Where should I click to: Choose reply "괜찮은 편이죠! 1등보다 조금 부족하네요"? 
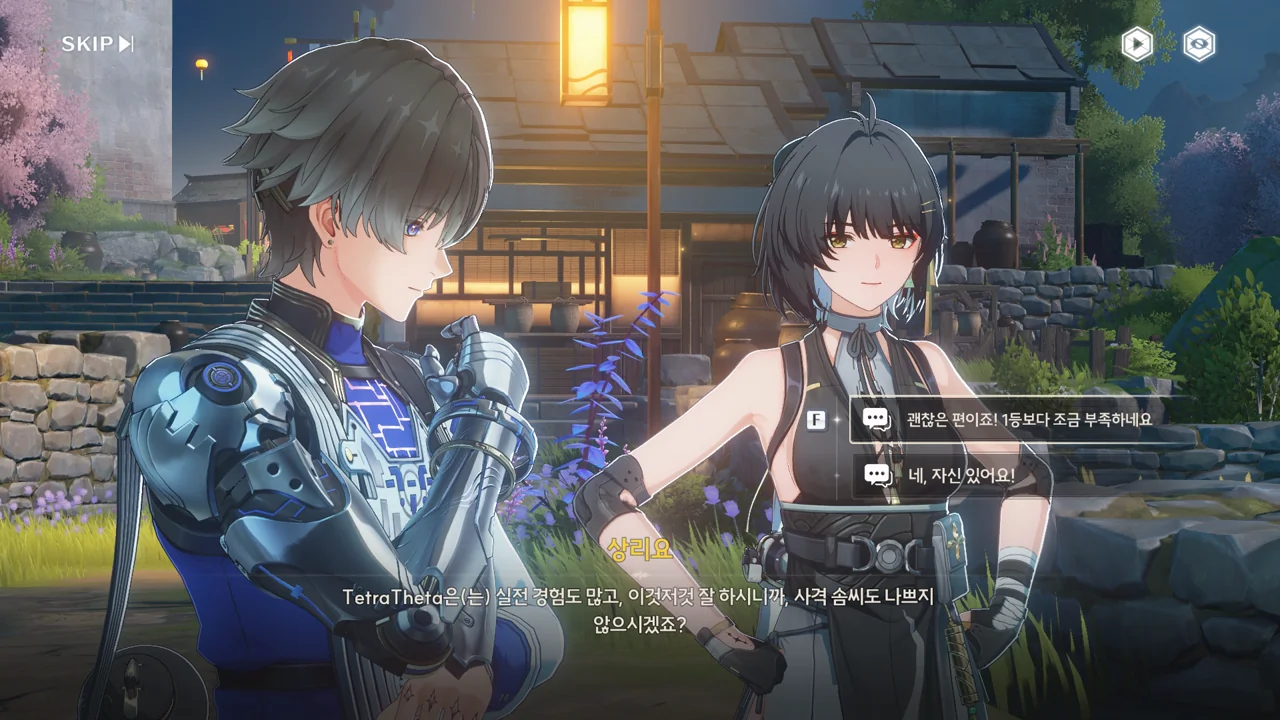tap(1030, 420)
